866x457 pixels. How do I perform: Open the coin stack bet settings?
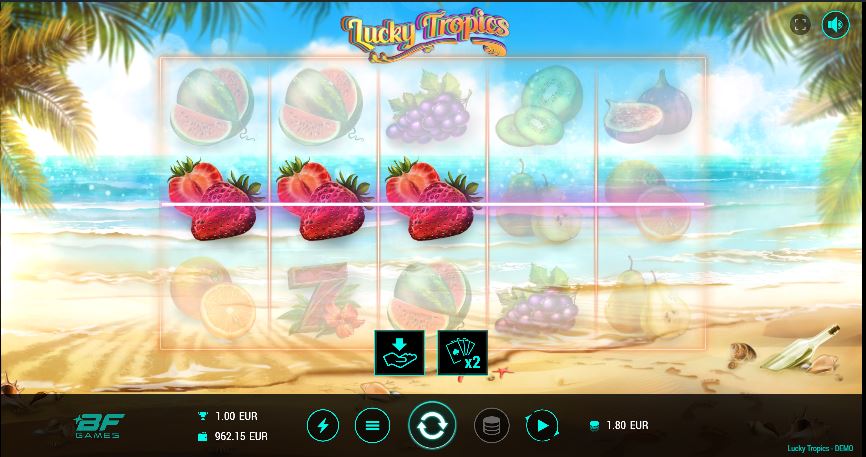coord(490,426)
